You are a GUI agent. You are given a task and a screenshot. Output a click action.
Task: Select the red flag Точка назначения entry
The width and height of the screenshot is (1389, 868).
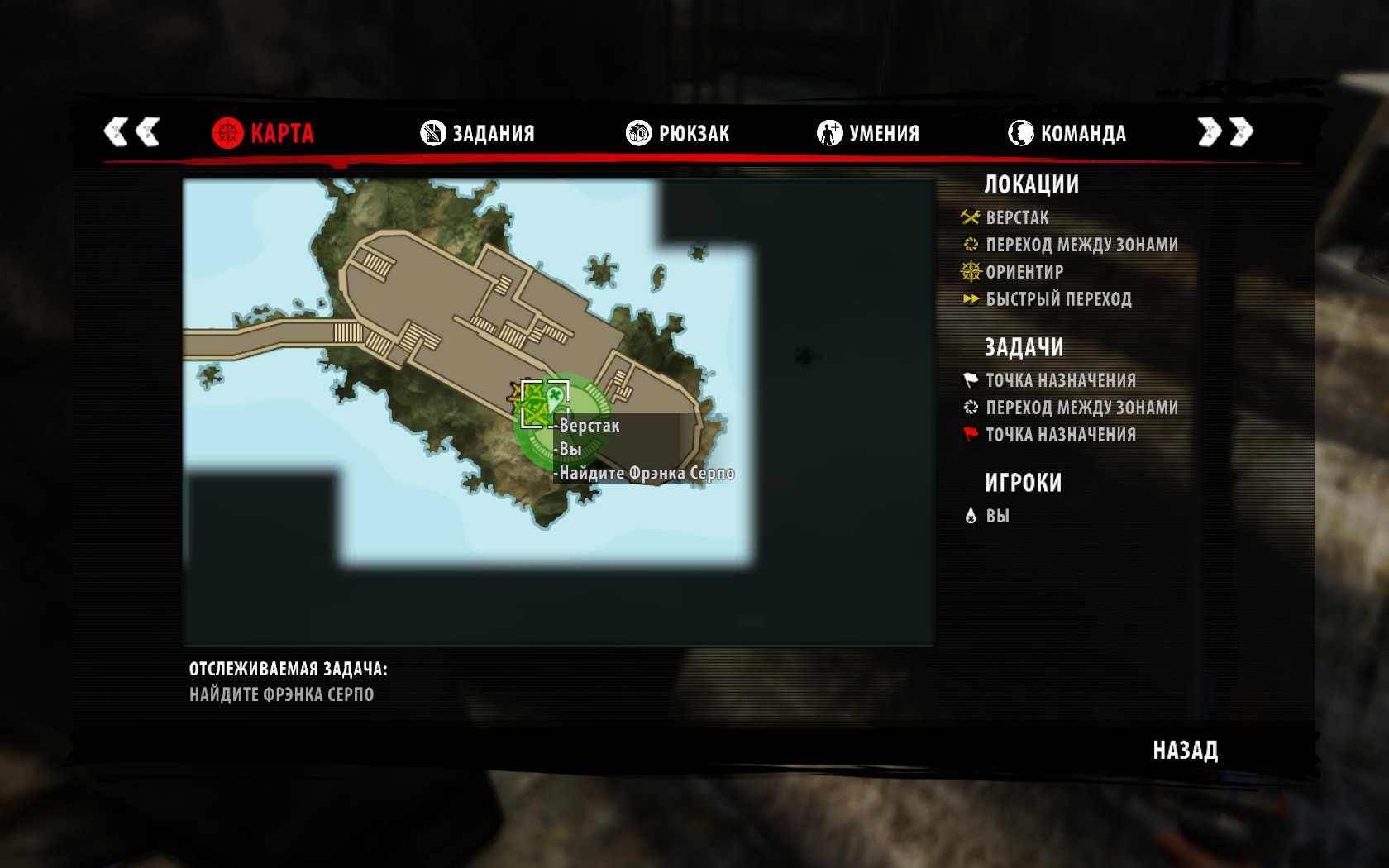coord(1060,435)
